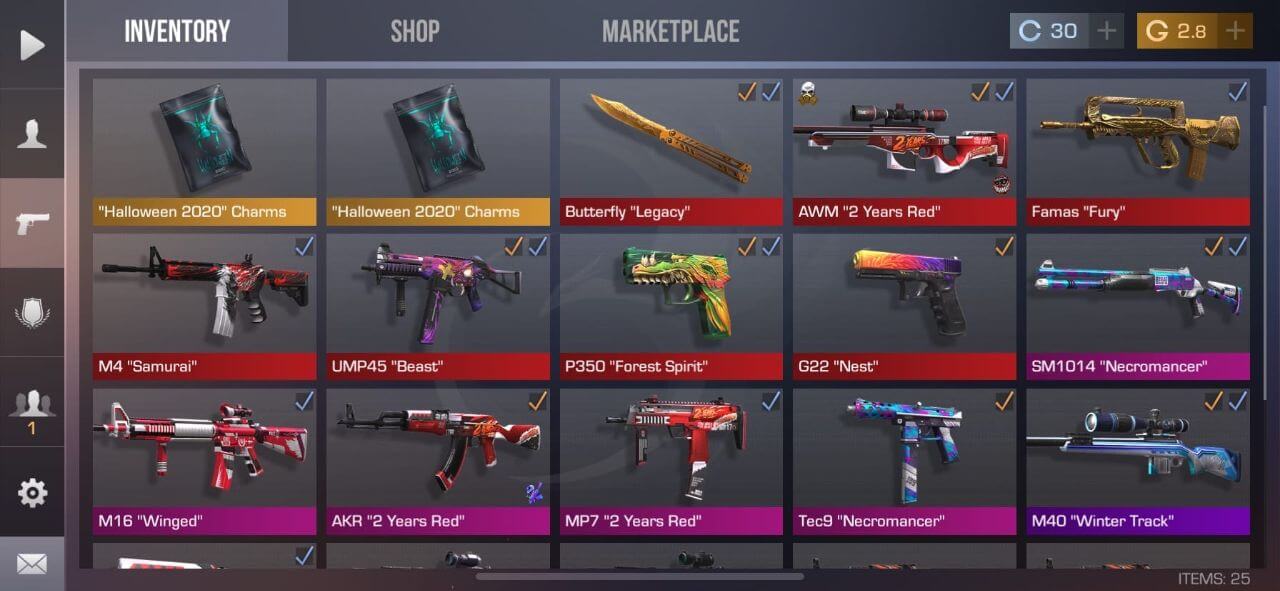
Task: Pick the M40 "Winter Track" sniper
Action: tap(1138, 462)
